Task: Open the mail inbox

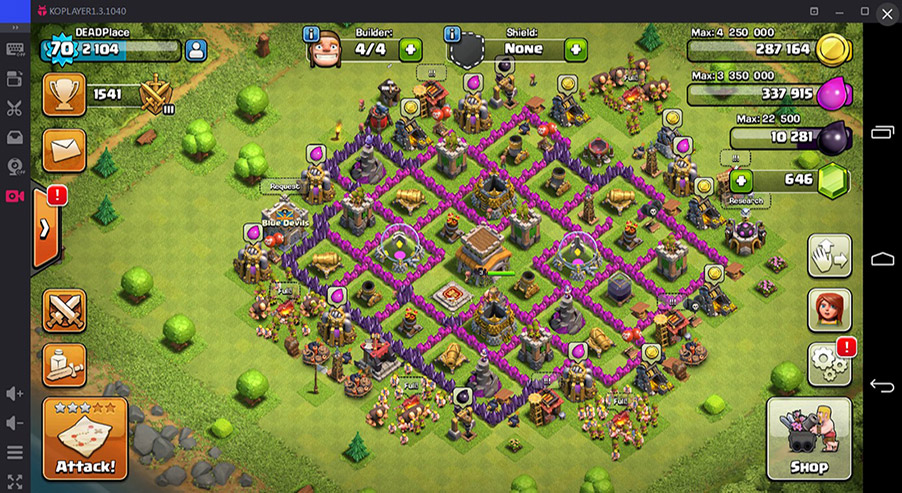Action: point(64,150)
